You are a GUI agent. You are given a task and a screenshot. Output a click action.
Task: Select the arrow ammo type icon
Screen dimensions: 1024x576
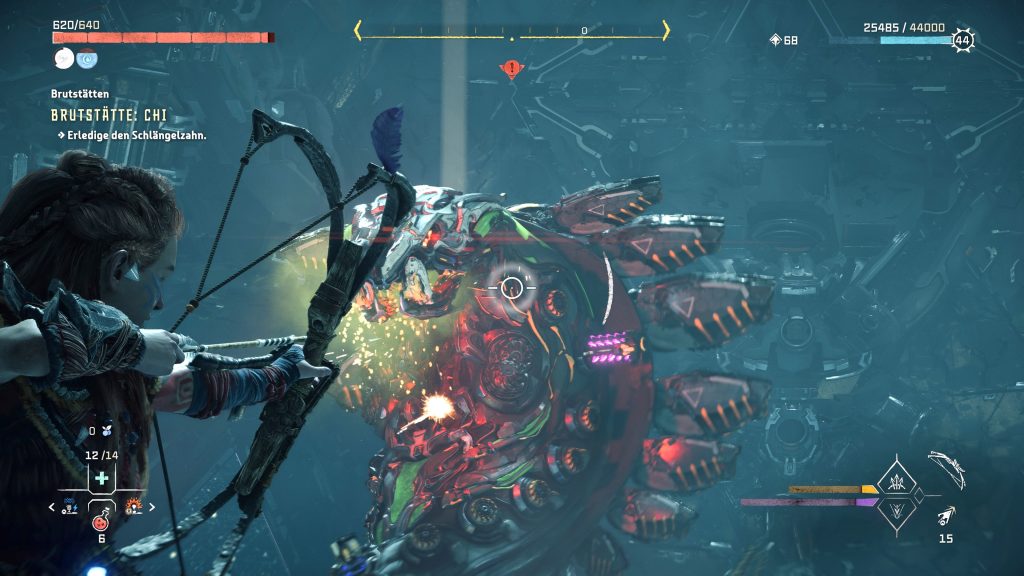(x=946, y=516)
